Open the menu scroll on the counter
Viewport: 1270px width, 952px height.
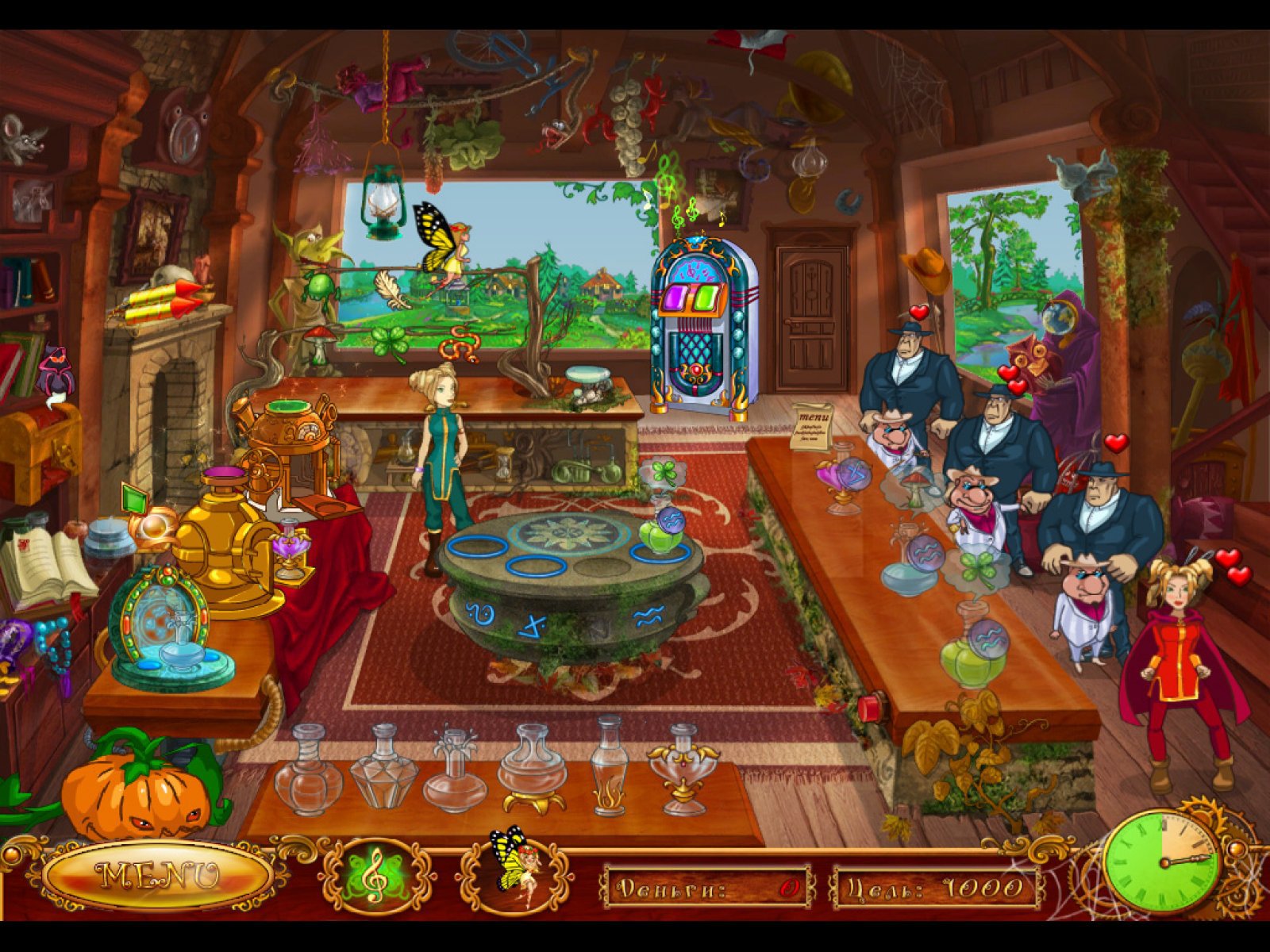(x=813, y=427)
